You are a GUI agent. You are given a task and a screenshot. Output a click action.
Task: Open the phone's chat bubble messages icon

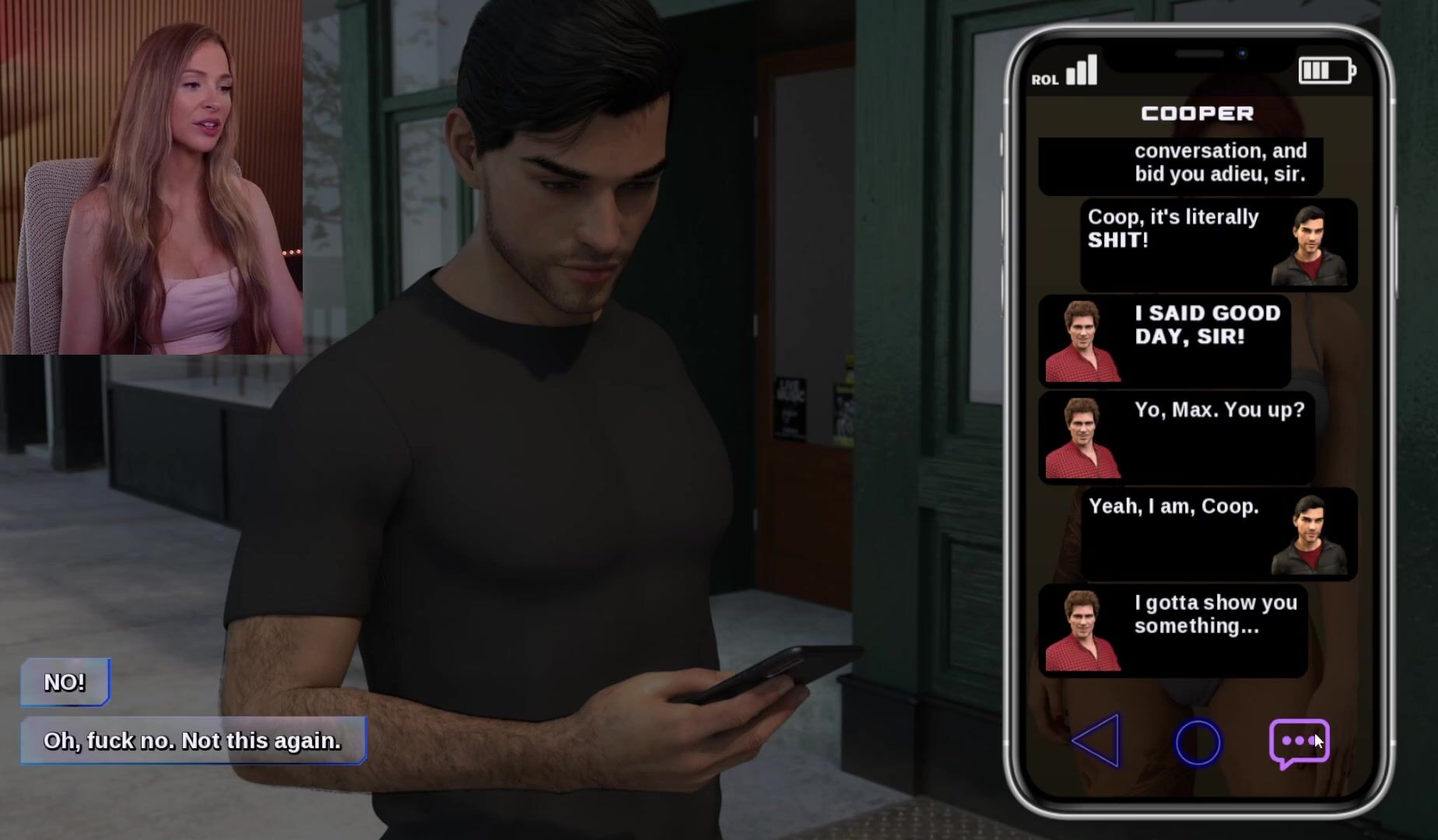click(1298, 742)
